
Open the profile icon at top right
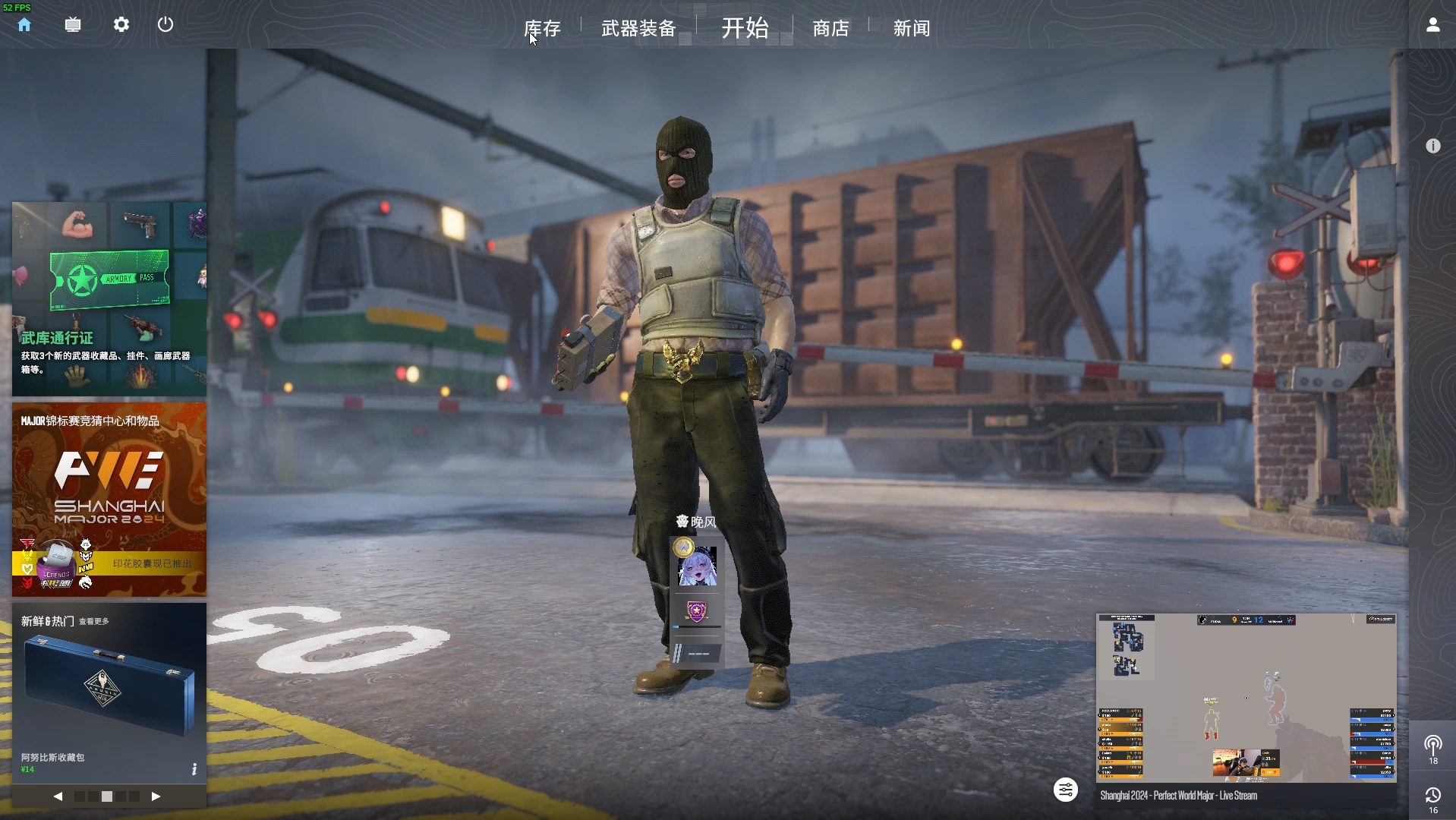1433,25
